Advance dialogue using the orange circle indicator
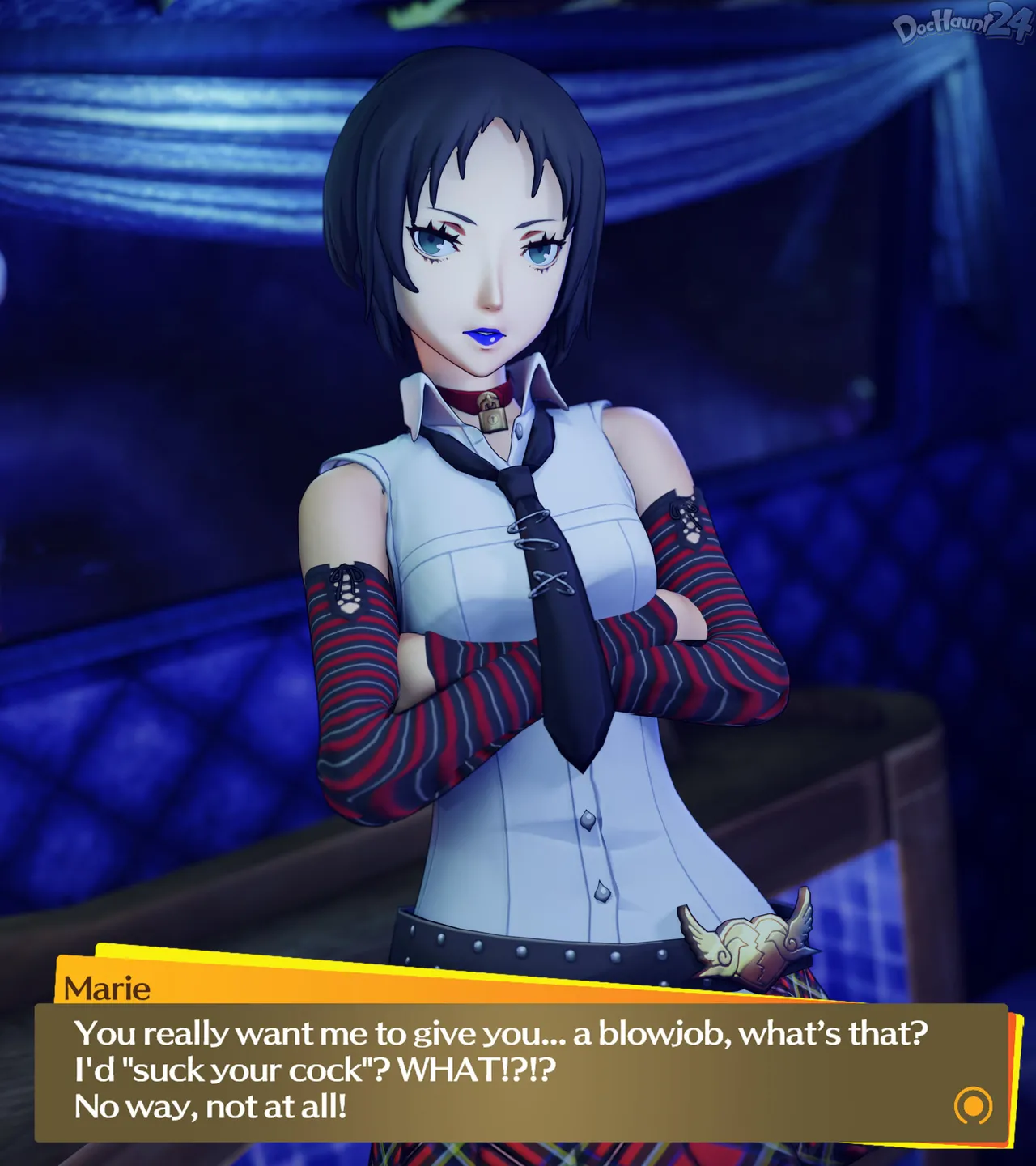The height and width of the screenshot is (1166, 1036). (973, 1105)
